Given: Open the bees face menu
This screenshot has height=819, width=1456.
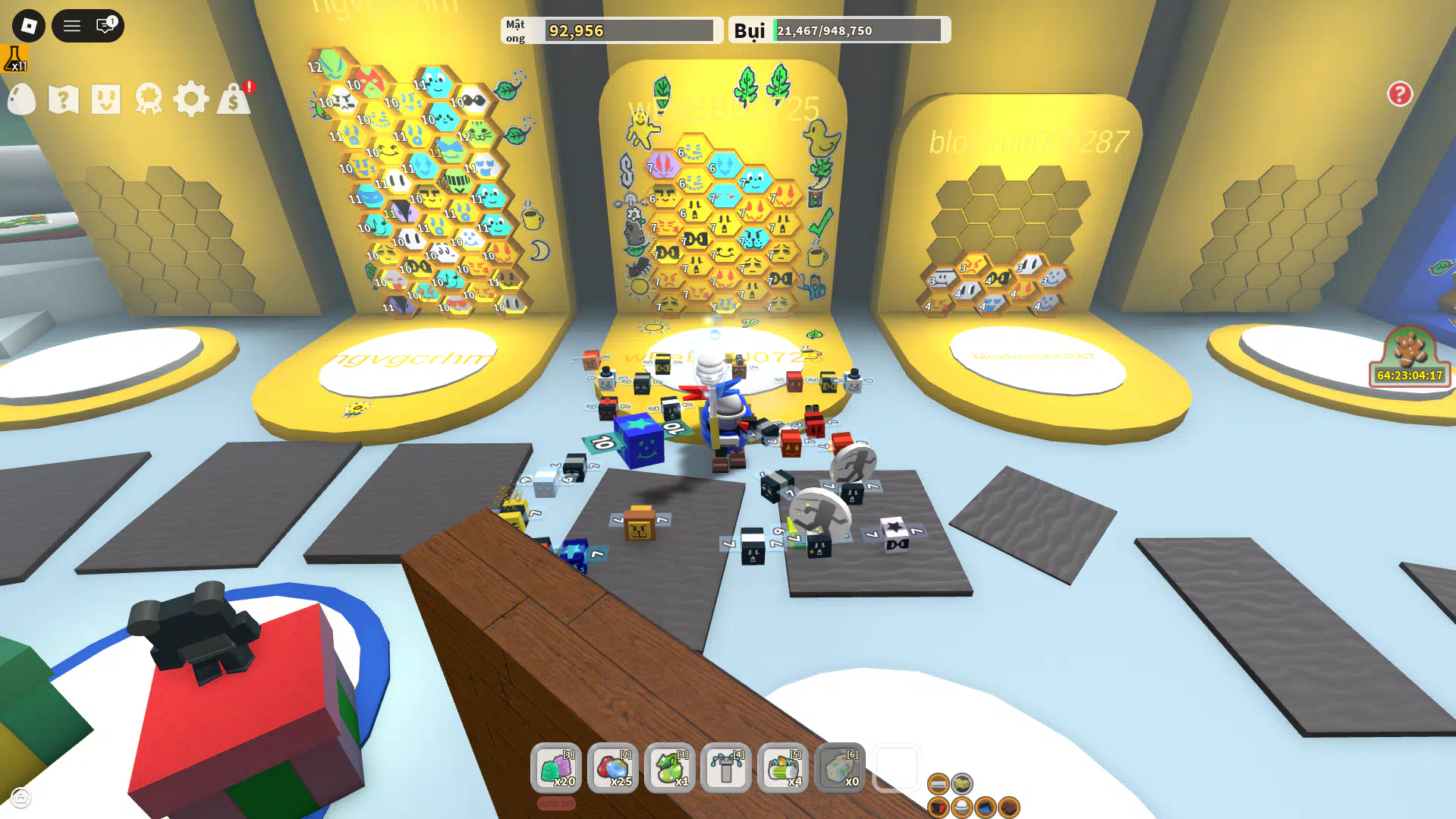Looking at the screenshot, I should point(106,99).
